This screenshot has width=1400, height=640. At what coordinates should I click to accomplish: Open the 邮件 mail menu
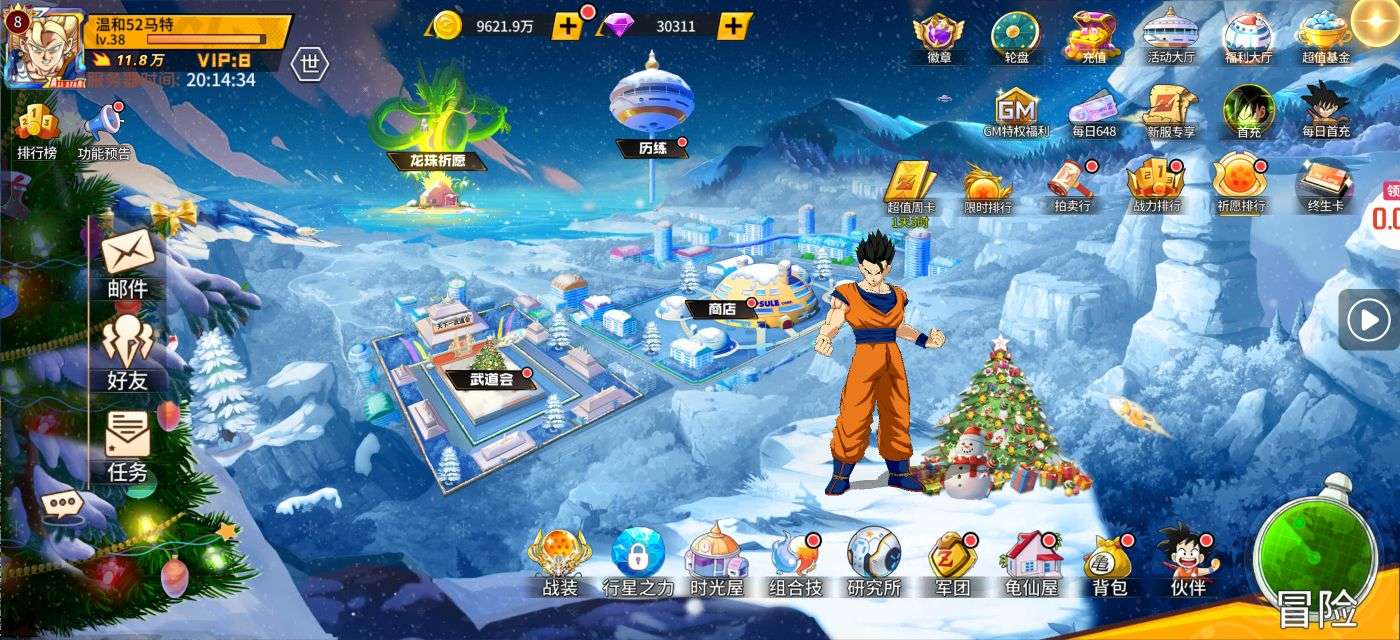127,260
